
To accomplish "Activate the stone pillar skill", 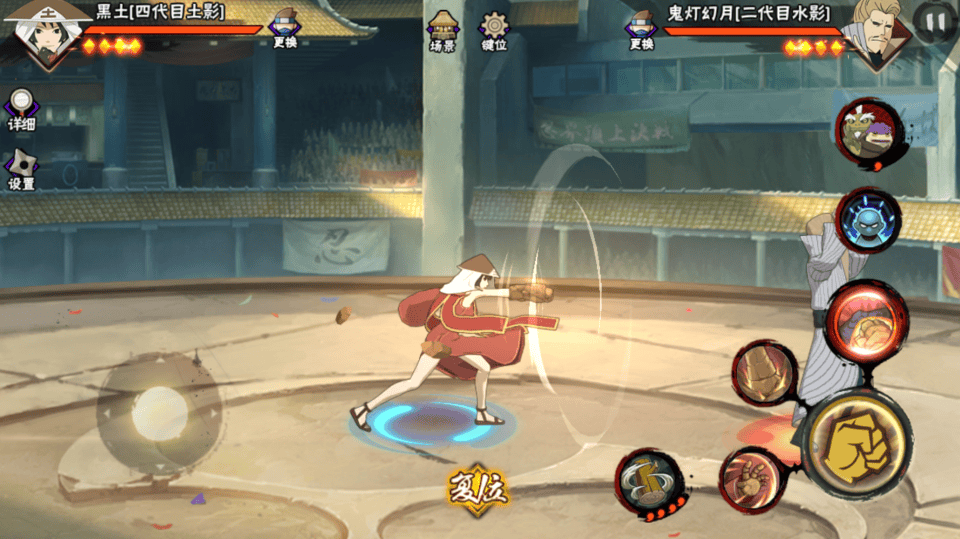I will [x=765, y=373].
